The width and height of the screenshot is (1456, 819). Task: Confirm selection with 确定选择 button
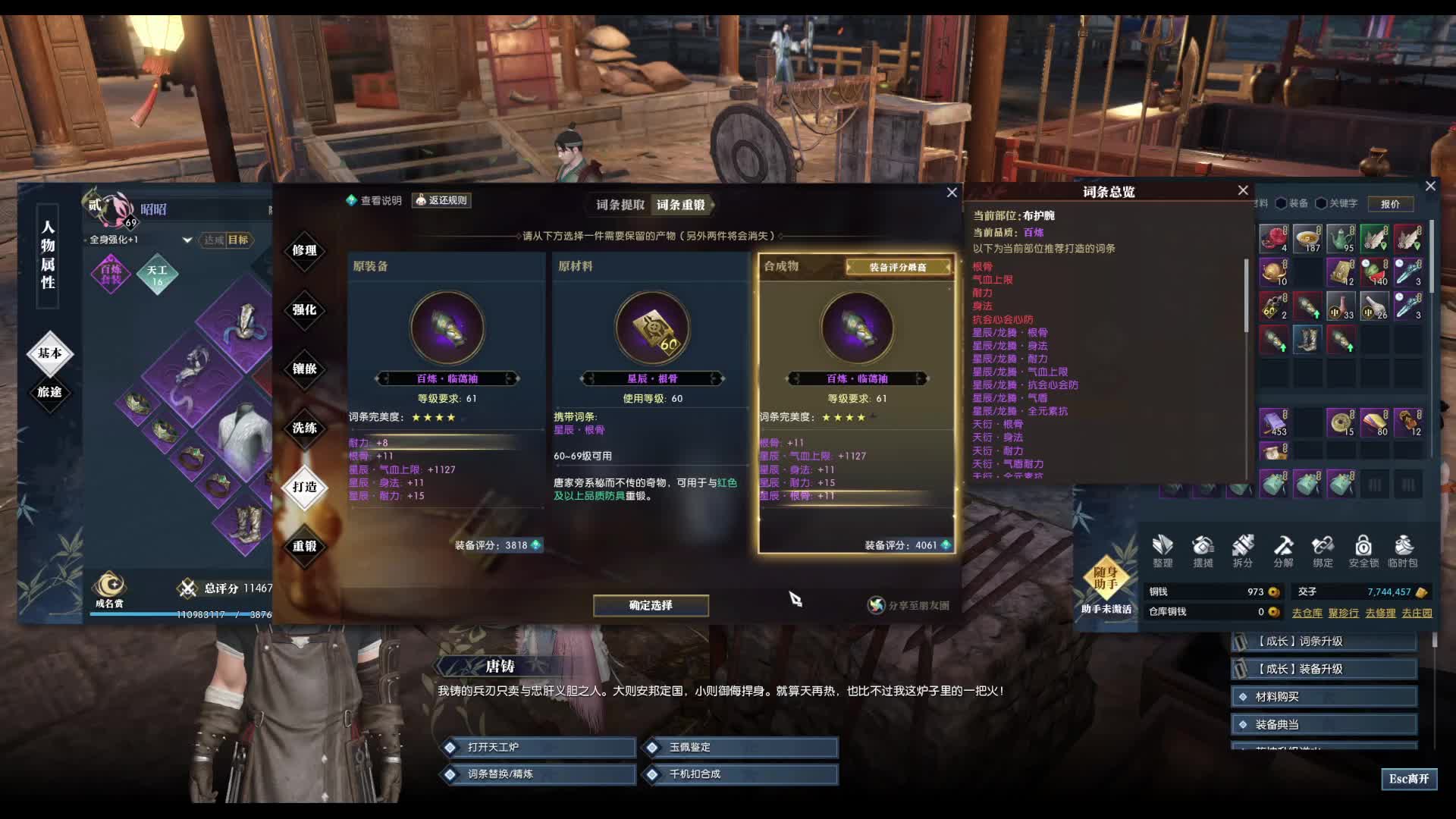coord(651,605)
